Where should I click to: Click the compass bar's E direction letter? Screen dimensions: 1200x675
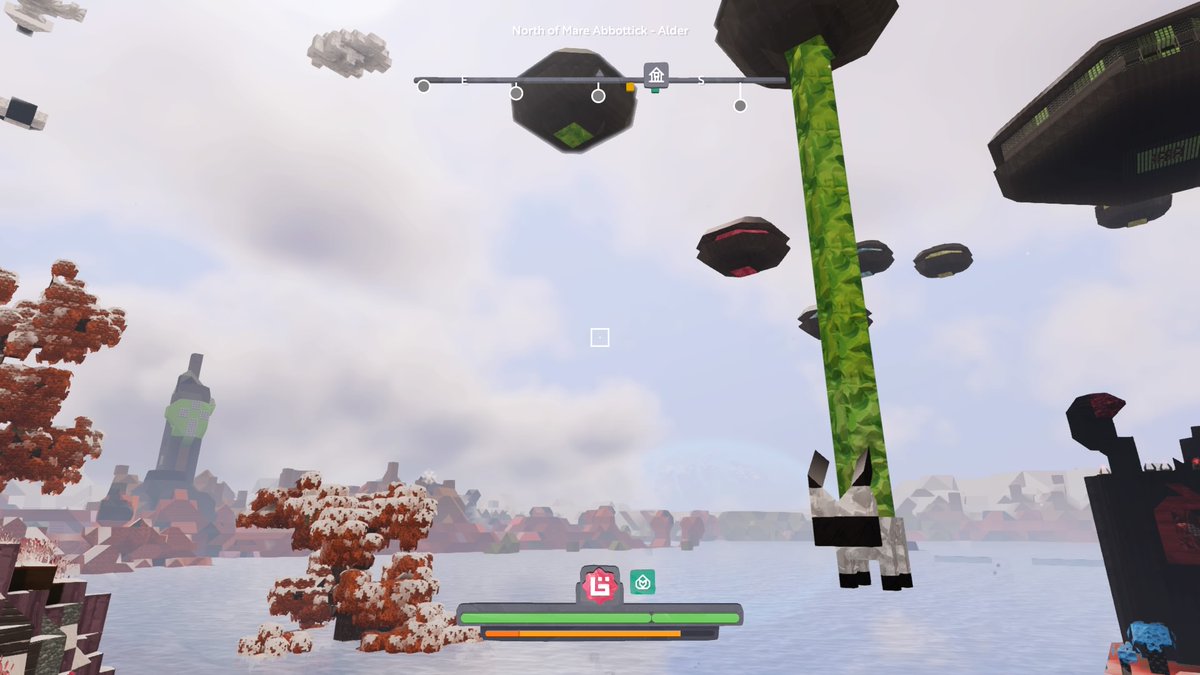[x=464, y=81]
